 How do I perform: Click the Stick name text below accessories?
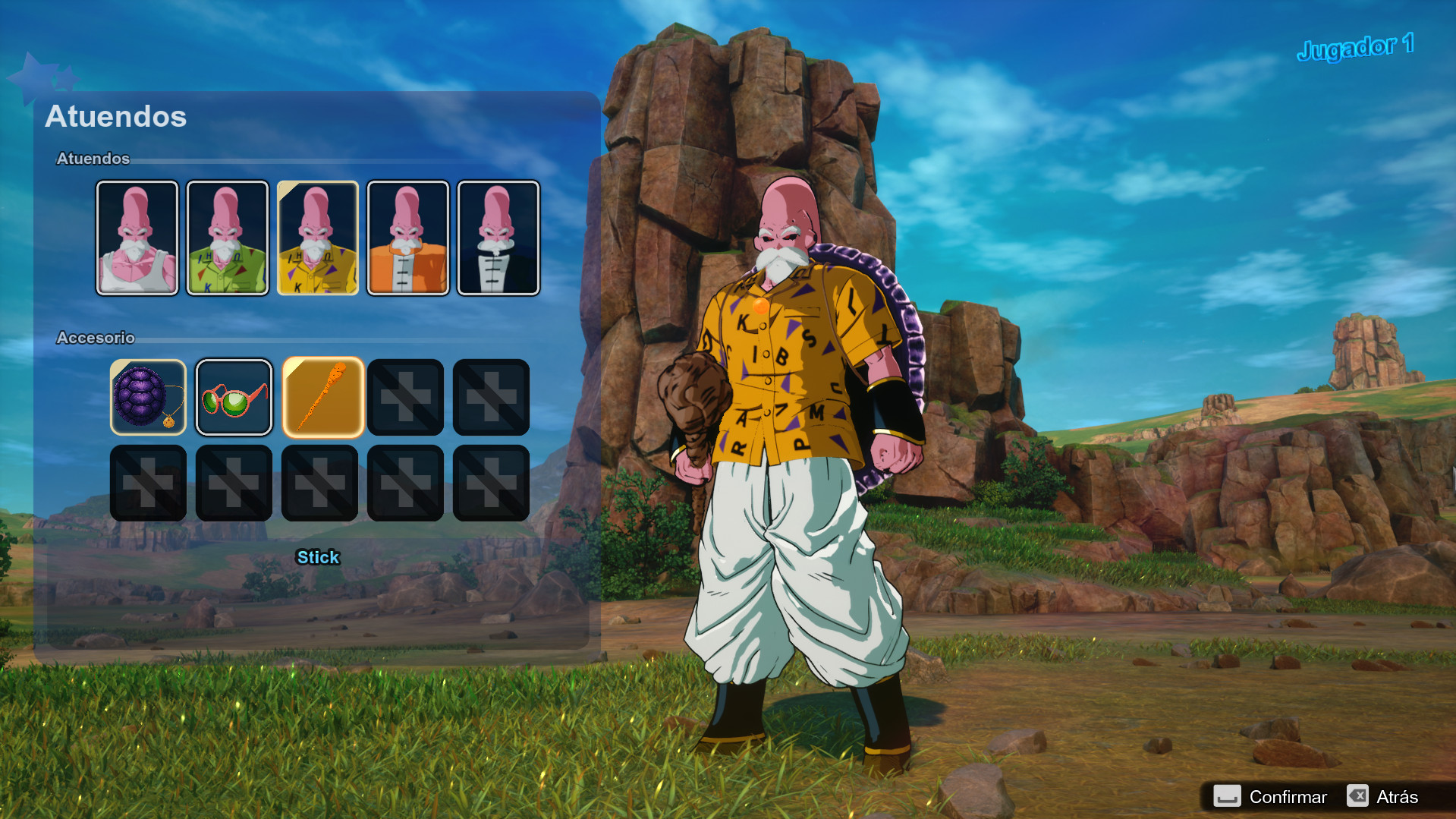coord(318,557)
